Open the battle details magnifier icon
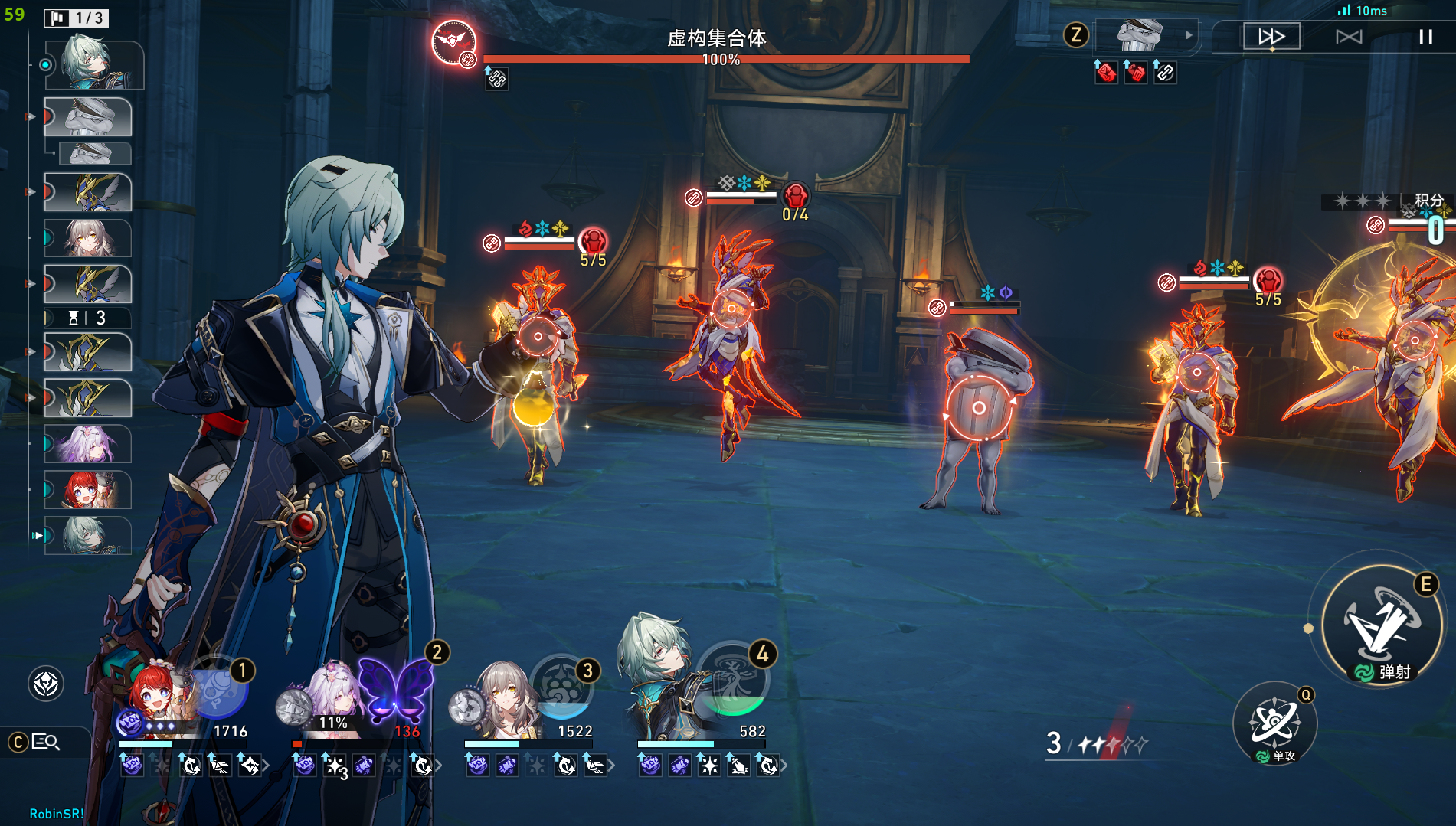Viewport: 1456px width, 826px height. (45, 742)
